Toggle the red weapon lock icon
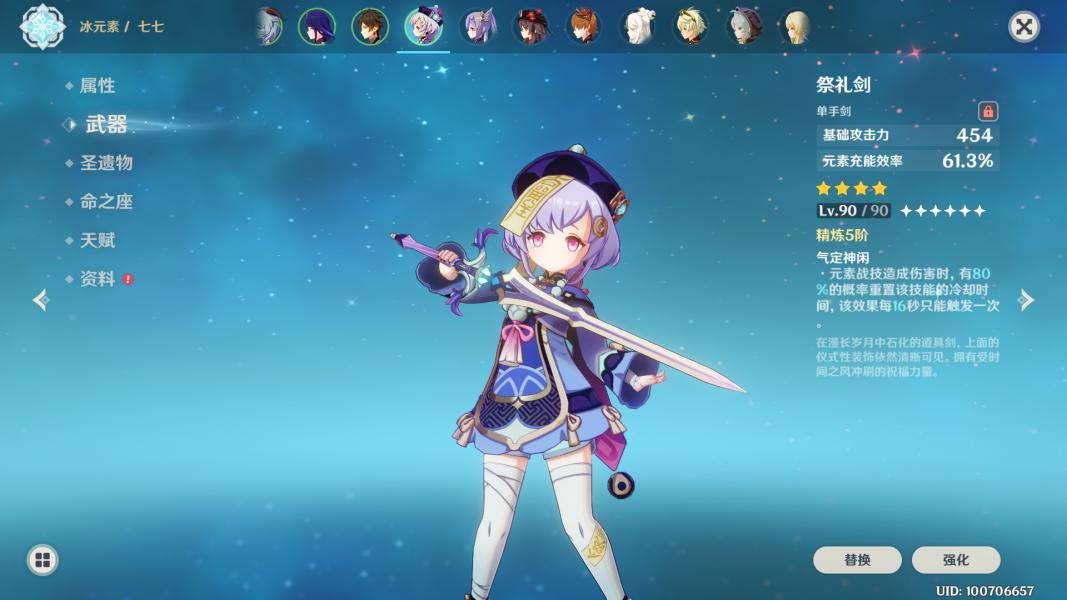The width and height of the screenshot is (1067, 600). pyautogui.click(x=988, y=111)
